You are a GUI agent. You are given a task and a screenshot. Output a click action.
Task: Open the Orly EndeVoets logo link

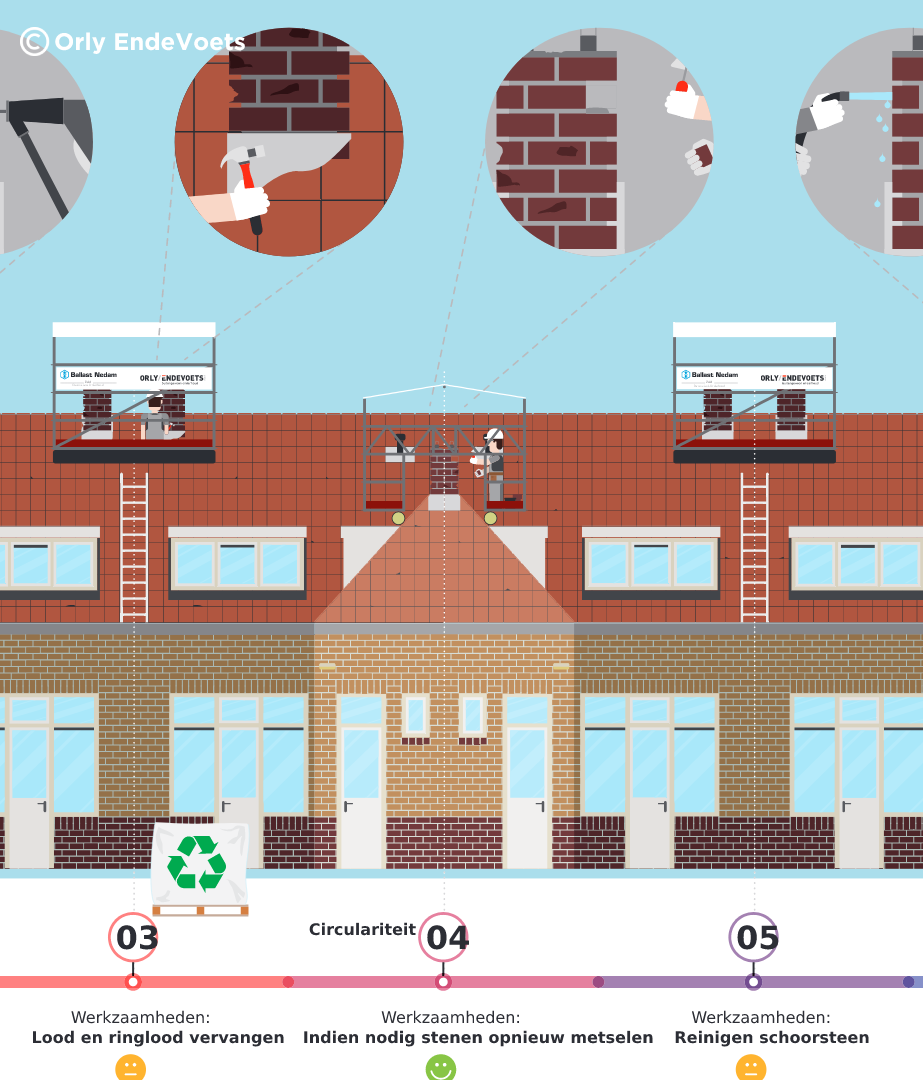[x=133, y=41]
